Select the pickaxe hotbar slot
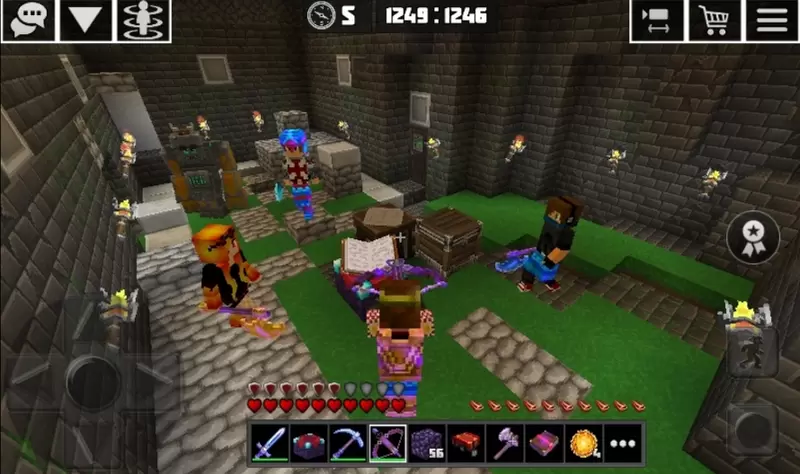Screen dimensions: 800x474 [346, 441]
